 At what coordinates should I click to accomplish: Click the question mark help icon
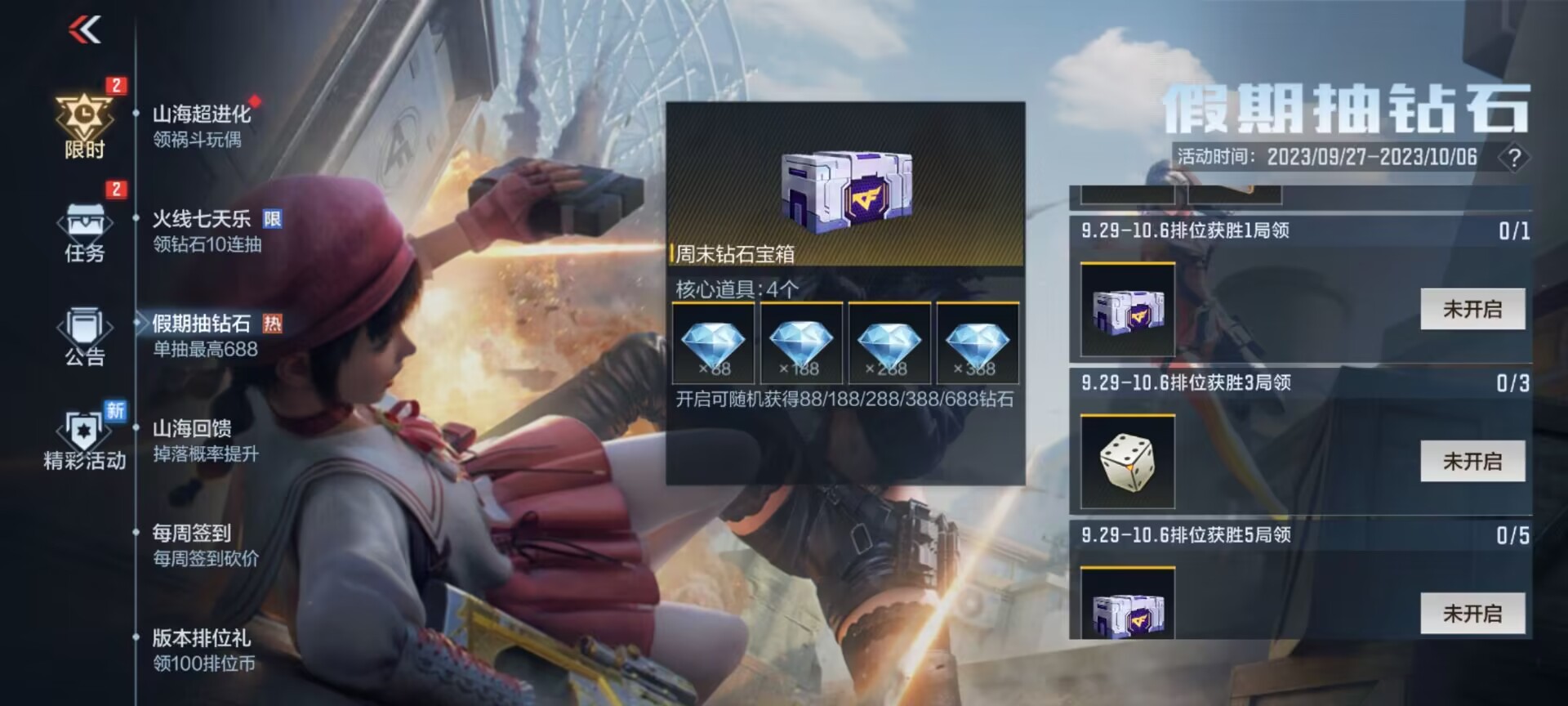coord(1513,158)
